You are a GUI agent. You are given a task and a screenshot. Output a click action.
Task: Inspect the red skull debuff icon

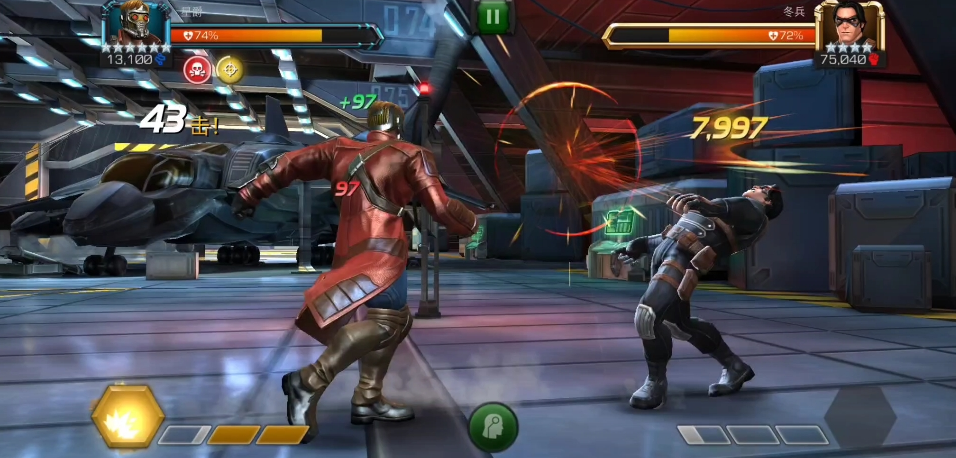[x=197, y=69]
